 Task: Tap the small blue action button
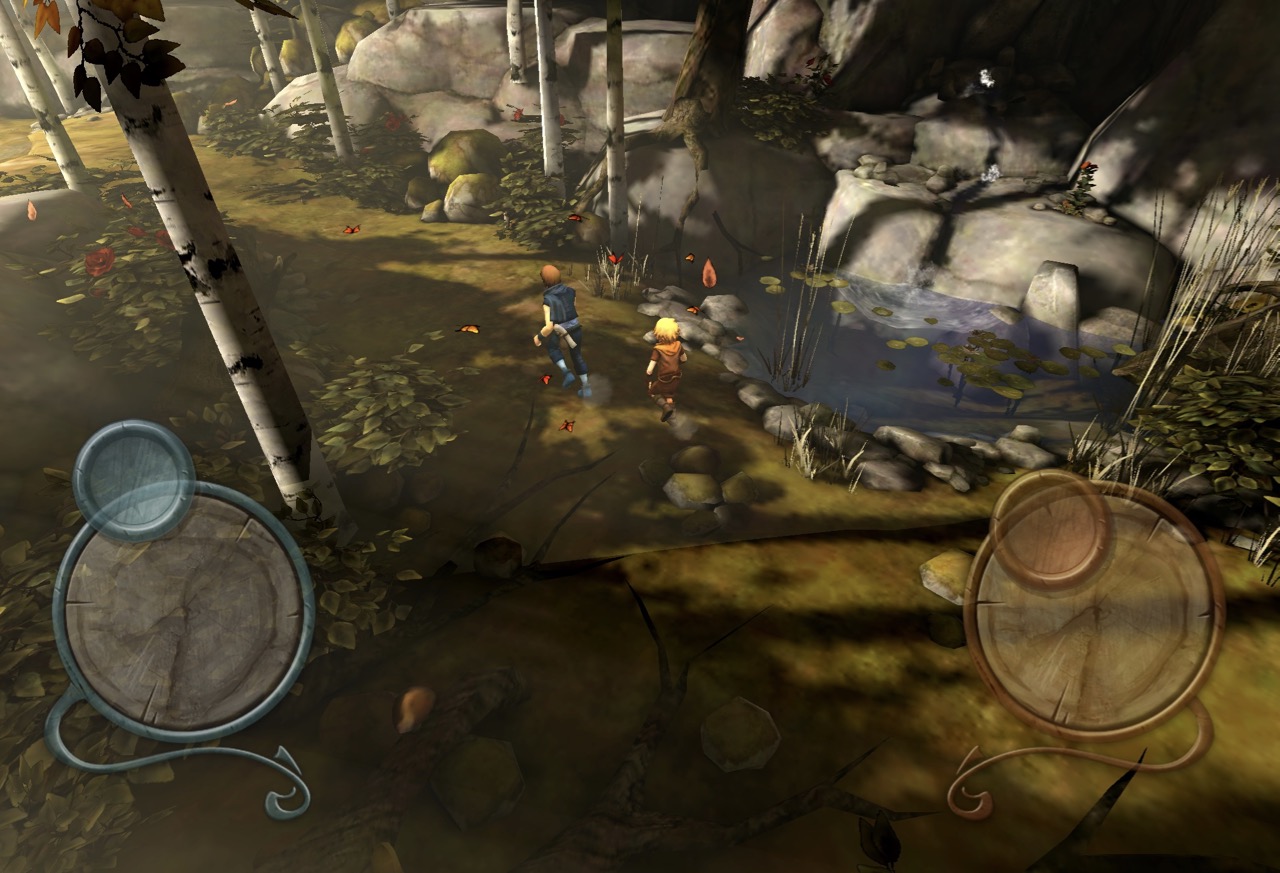pos(134,480)
